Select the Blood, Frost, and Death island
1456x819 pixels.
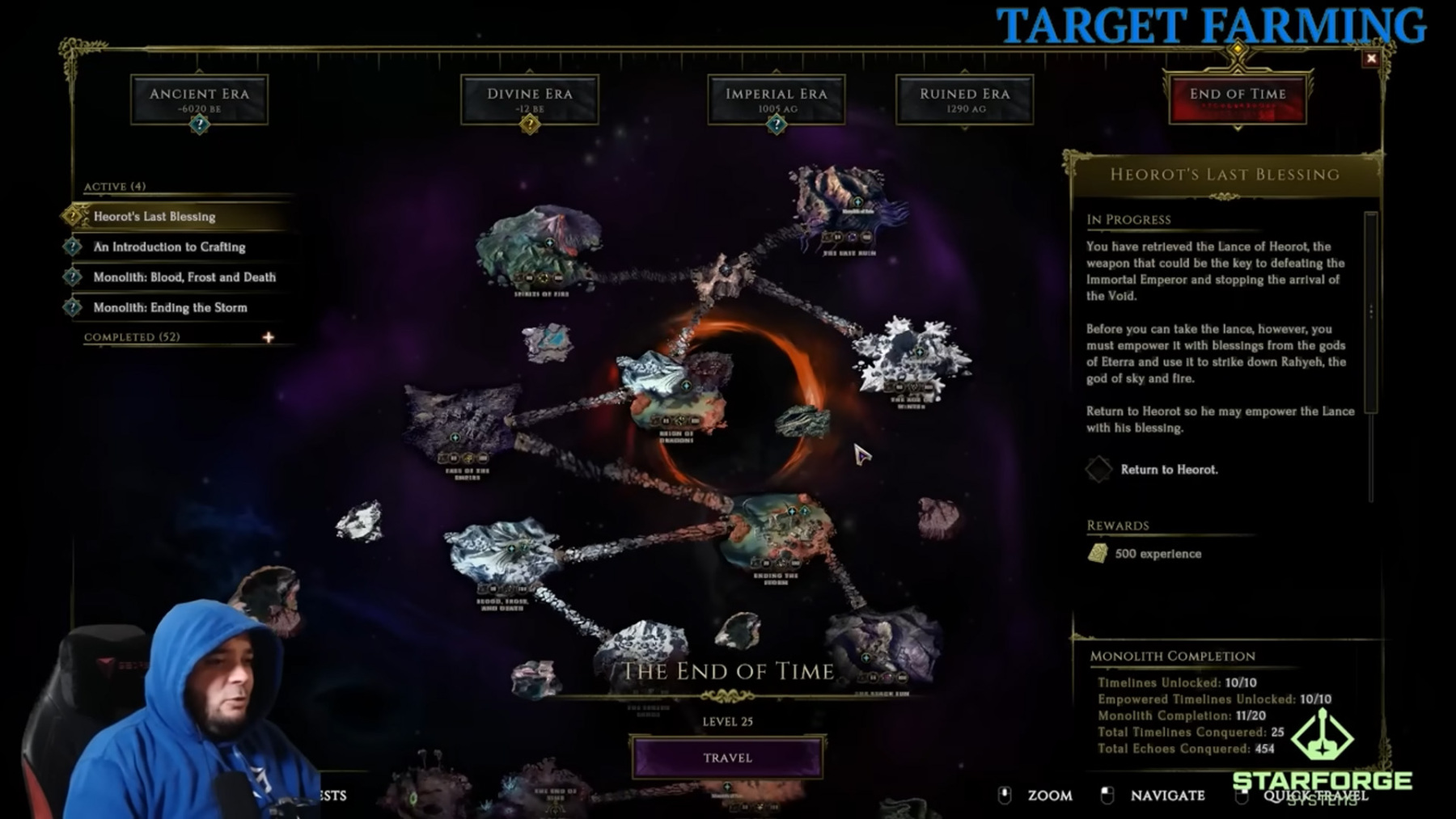pos(503,554)
